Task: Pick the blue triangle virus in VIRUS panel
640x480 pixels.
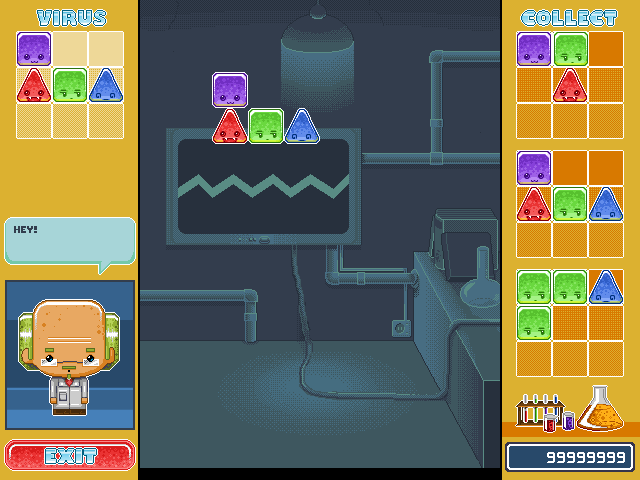Action: [x=106, y=85]
